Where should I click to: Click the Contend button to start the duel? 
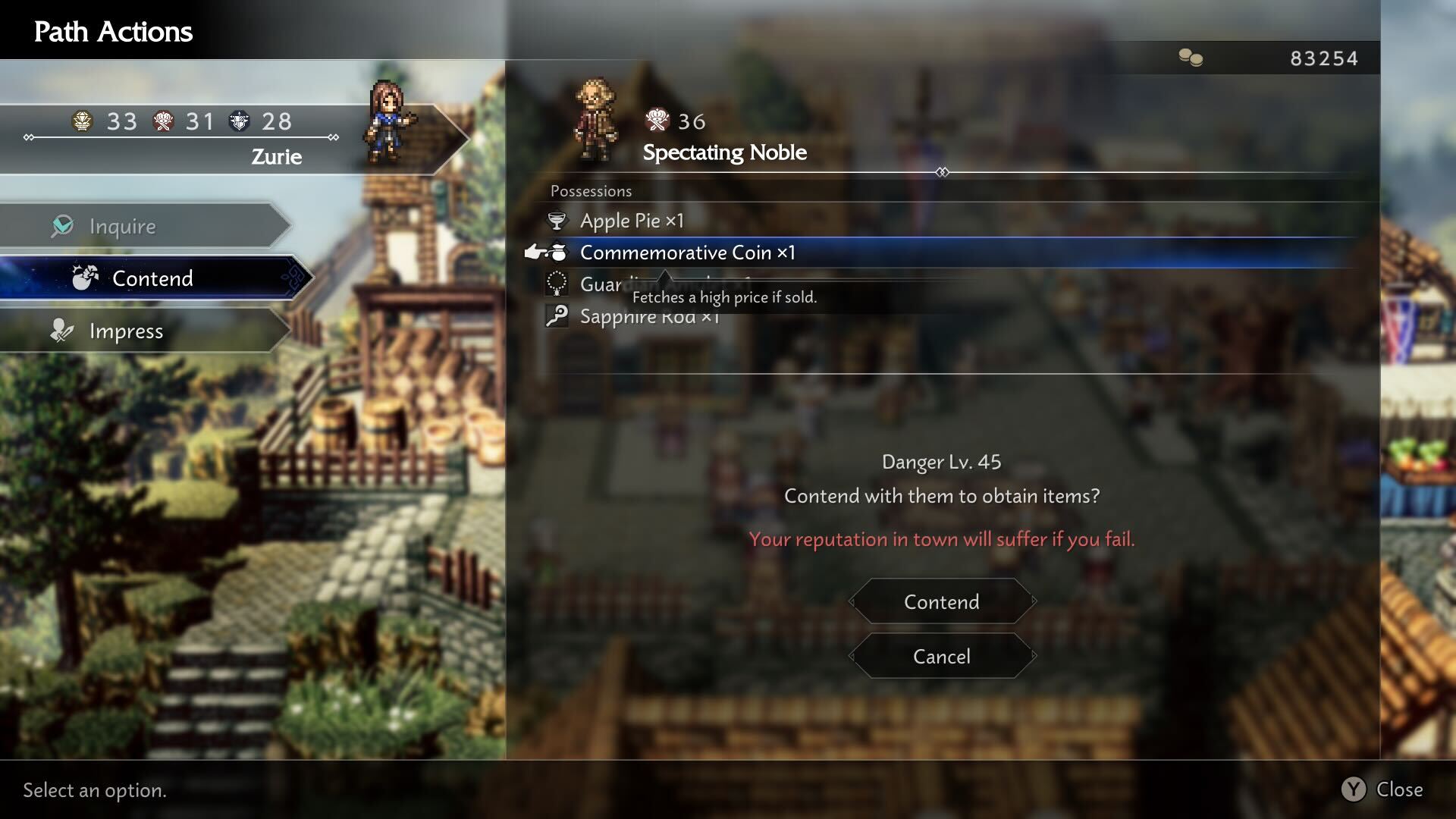click(x=941, y=601)
